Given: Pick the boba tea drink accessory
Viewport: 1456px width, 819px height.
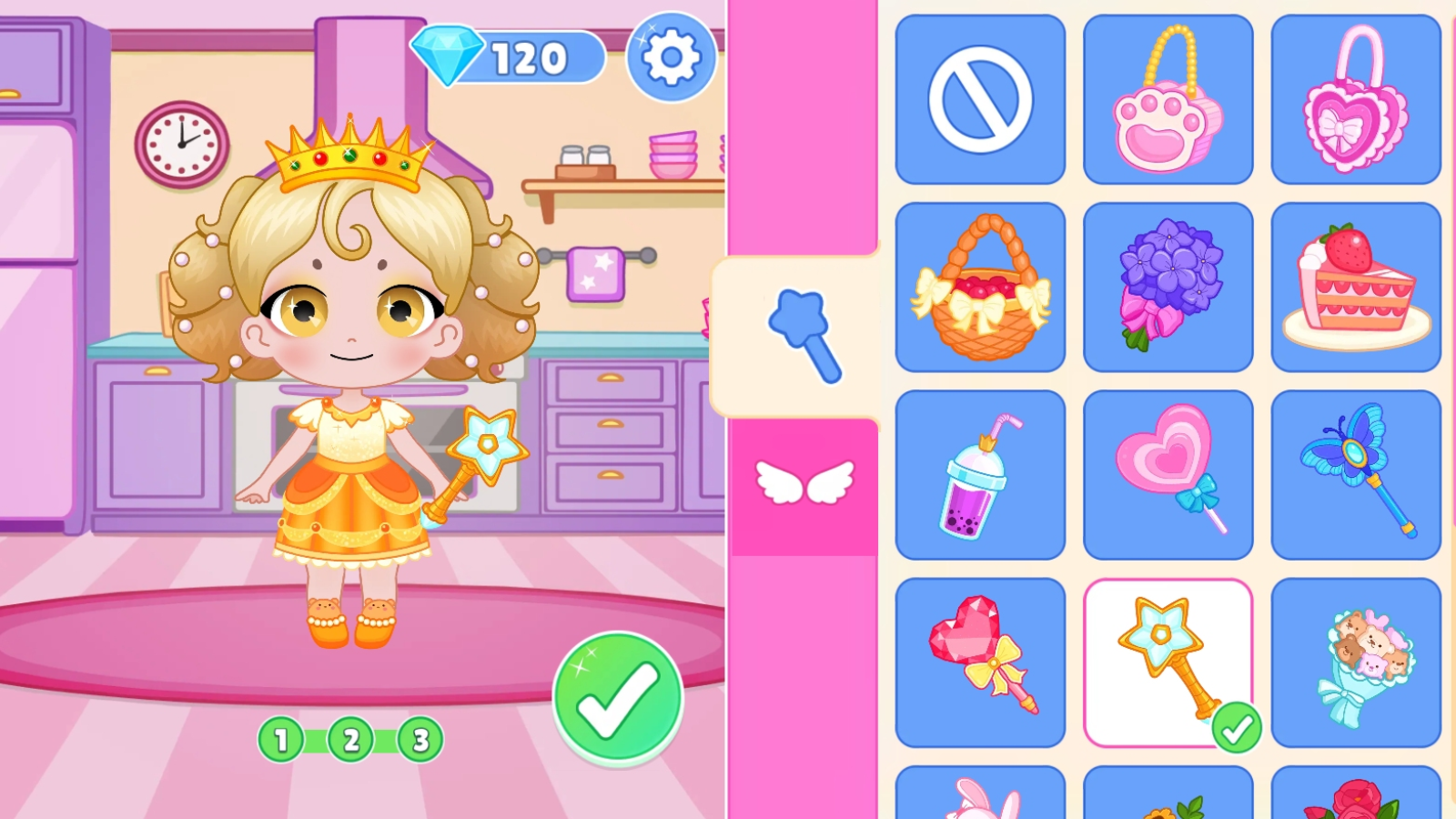Looking at the screenshot, I should tap(980, 473).
